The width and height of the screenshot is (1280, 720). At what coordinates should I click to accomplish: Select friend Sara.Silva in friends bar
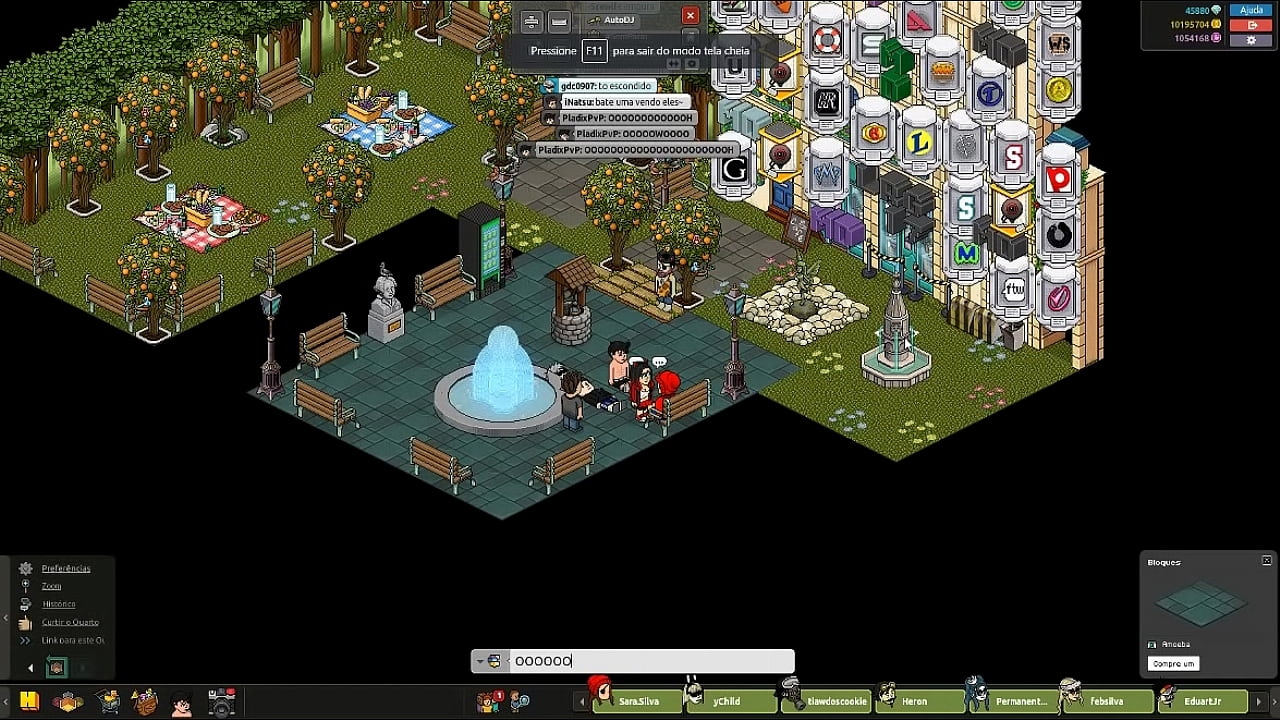pos(637,702)
